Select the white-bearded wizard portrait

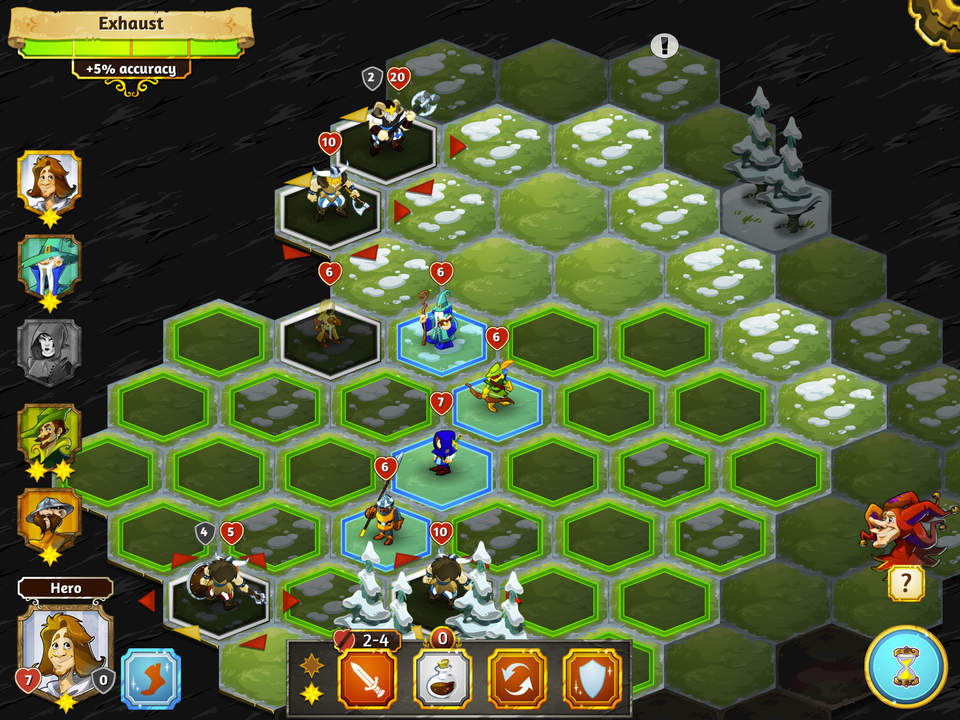click(48, 265)
